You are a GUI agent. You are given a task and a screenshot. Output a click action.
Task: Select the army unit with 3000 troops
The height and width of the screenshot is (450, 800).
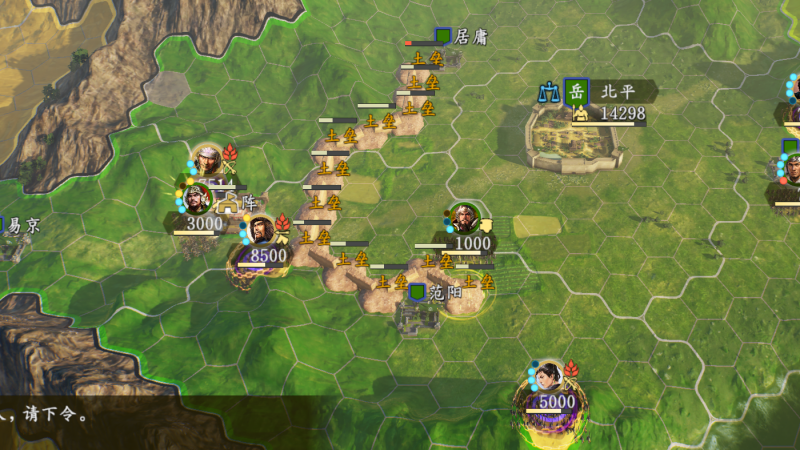200,199
